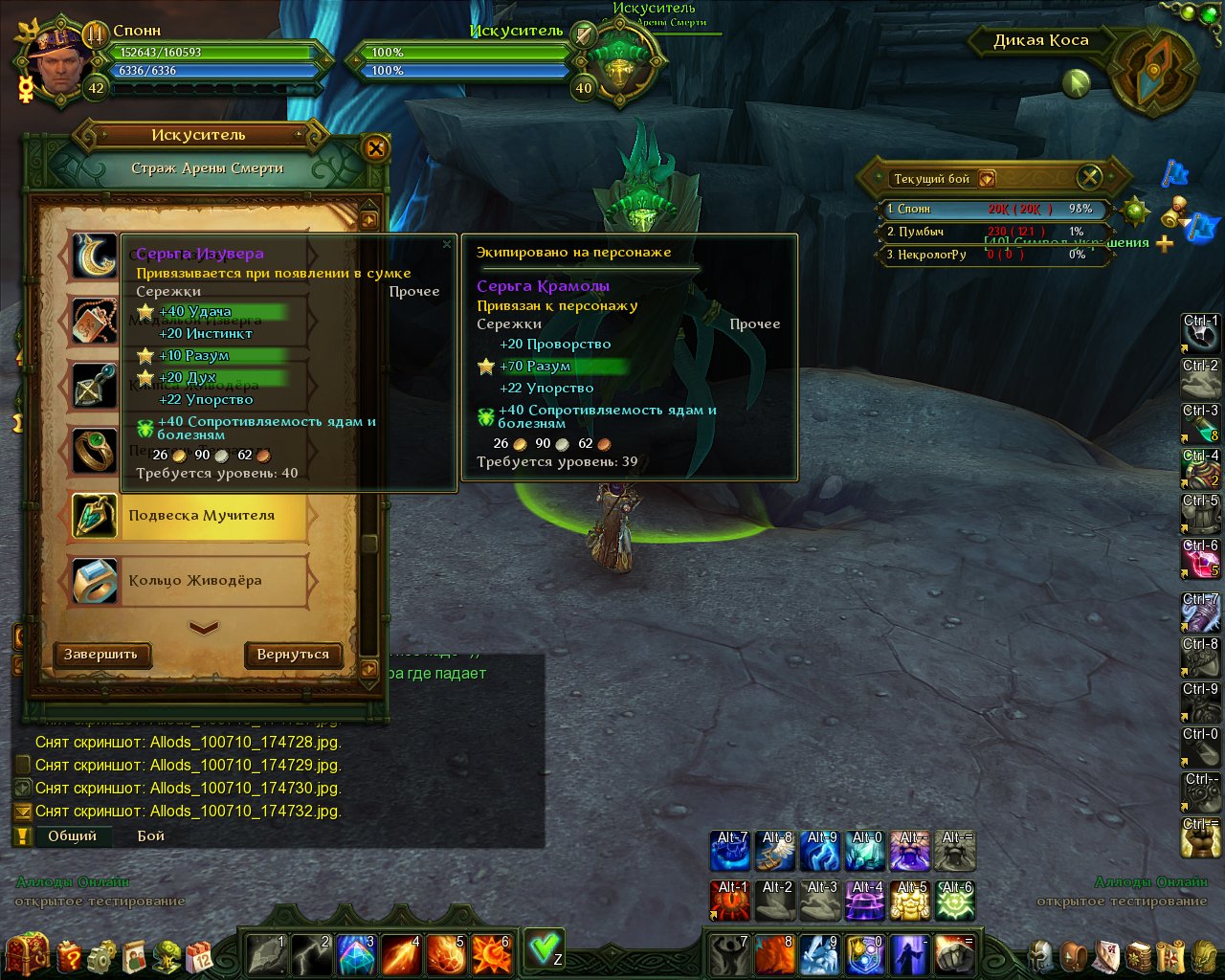Click the Завершить button
Image resolution: width=1225 pixels, height=980 pixels.
click(101, 655)
